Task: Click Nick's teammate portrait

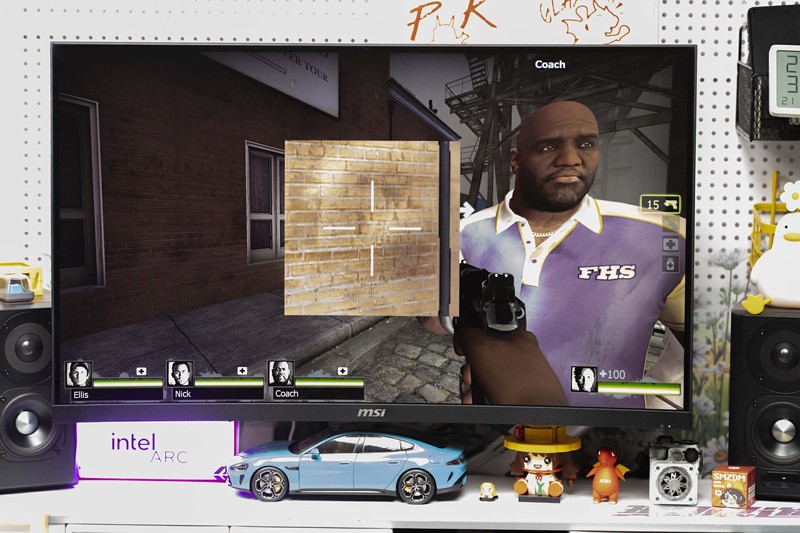Action: point(180,374)
